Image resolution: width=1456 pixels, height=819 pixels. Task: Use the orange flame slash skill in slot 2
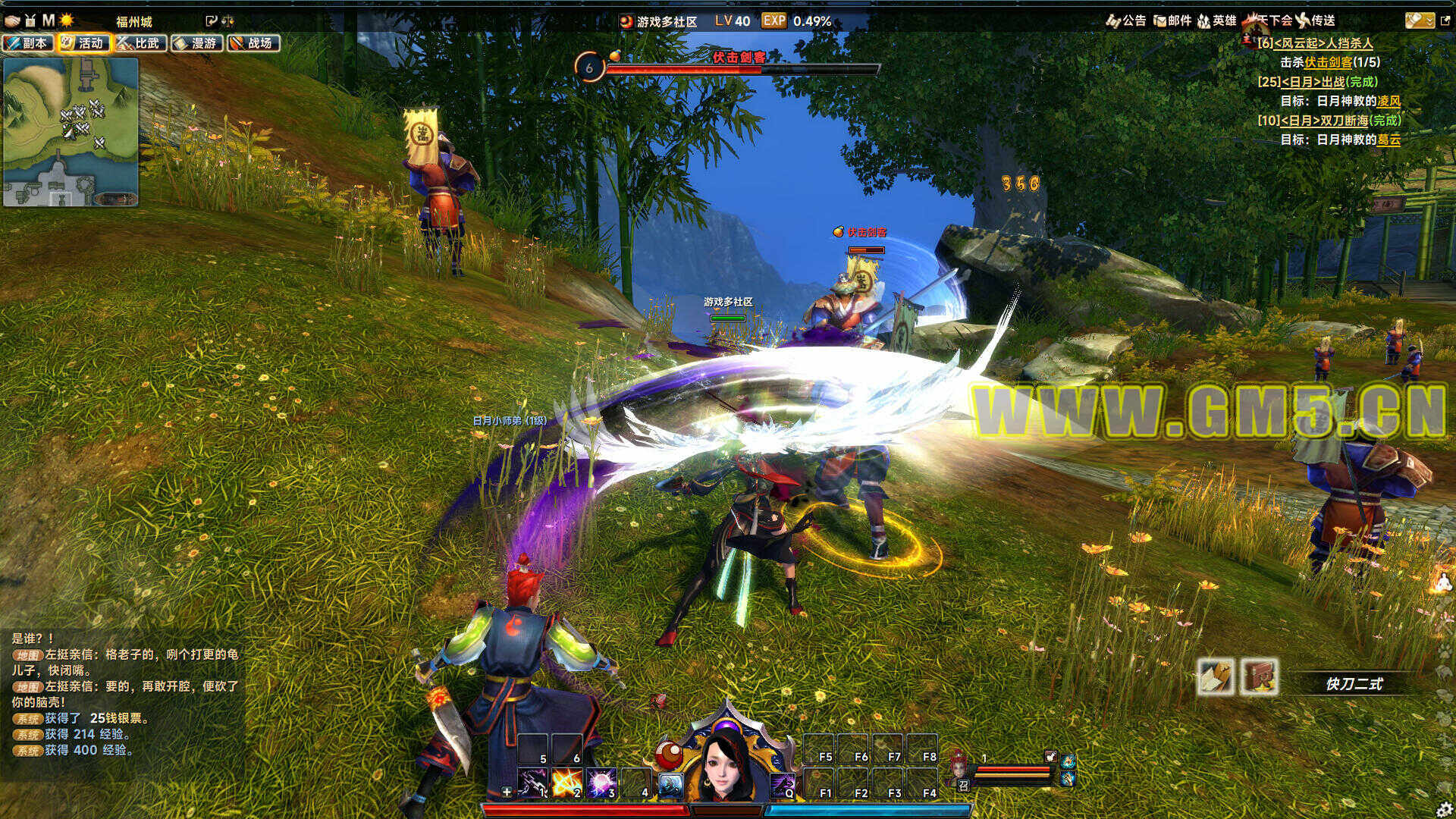coord(566,784)
